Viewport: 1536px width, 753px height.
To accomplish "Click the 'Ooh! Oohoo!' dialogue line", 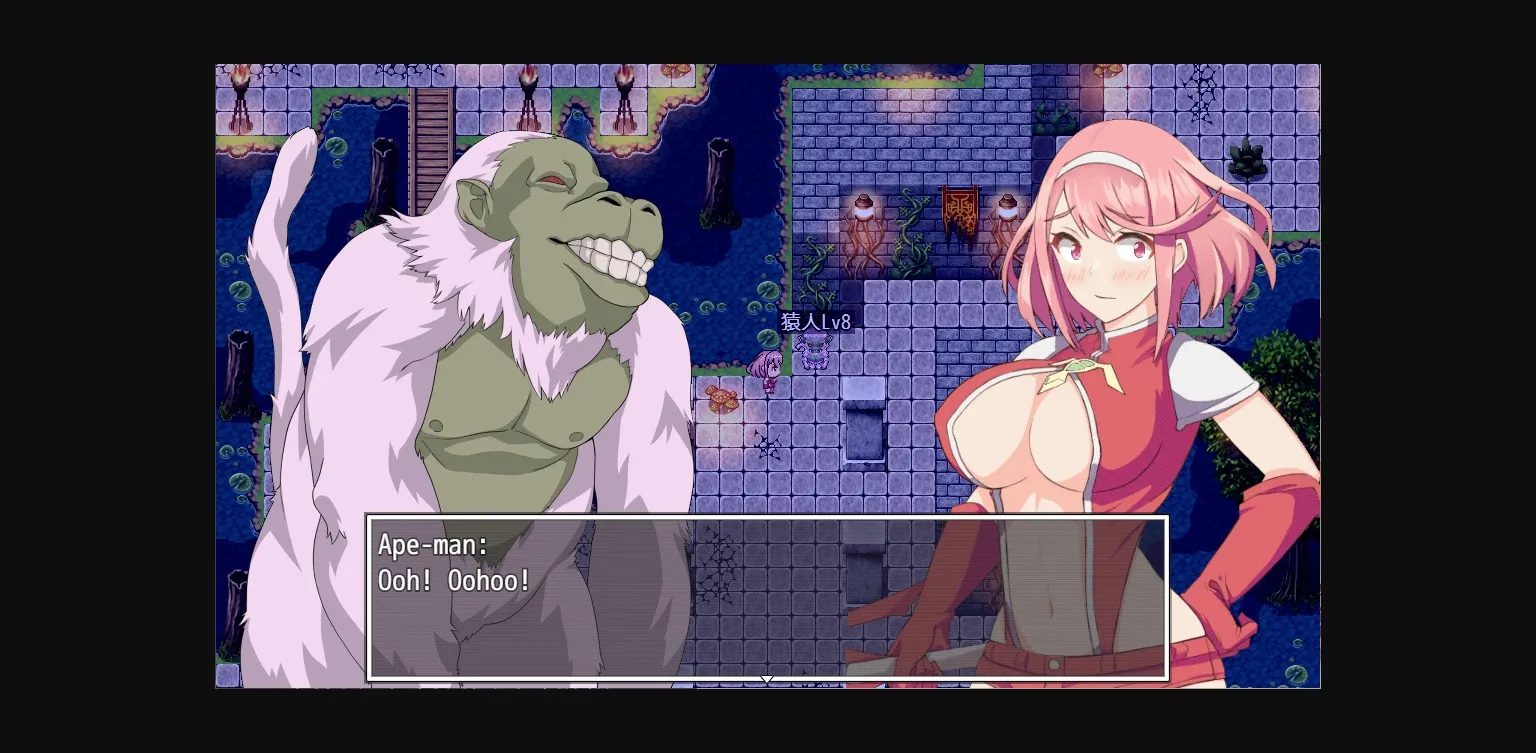I will click(x=455, y=580).
